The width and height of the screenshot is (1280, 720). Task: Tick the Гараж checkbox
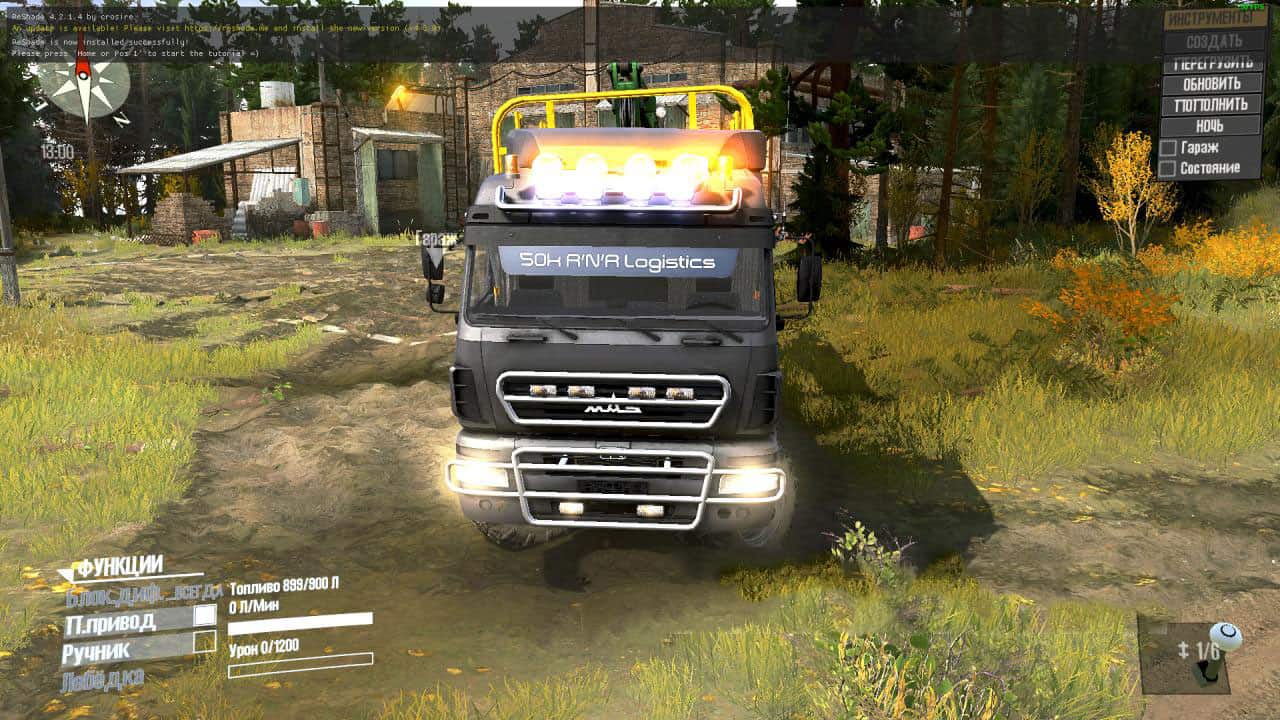pyautogui.click(x=1167, y=148)
